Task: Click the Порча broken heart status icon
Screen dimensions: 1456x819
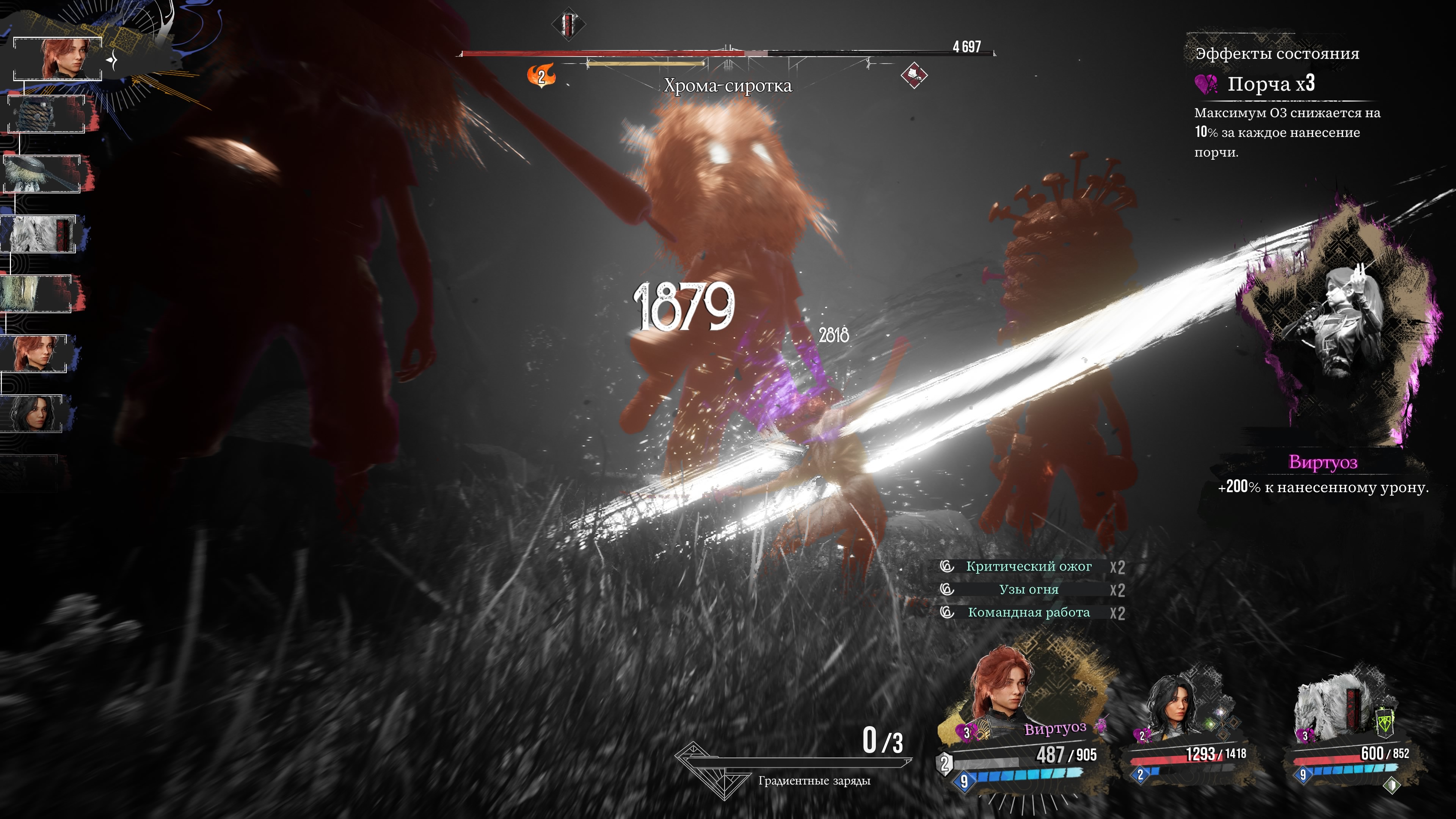Action: pos(1206,85)
